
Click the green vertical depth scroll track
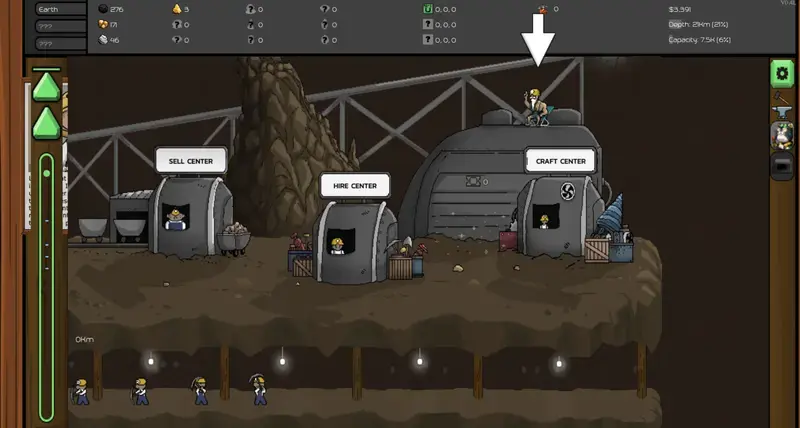[x=46, y=290]
